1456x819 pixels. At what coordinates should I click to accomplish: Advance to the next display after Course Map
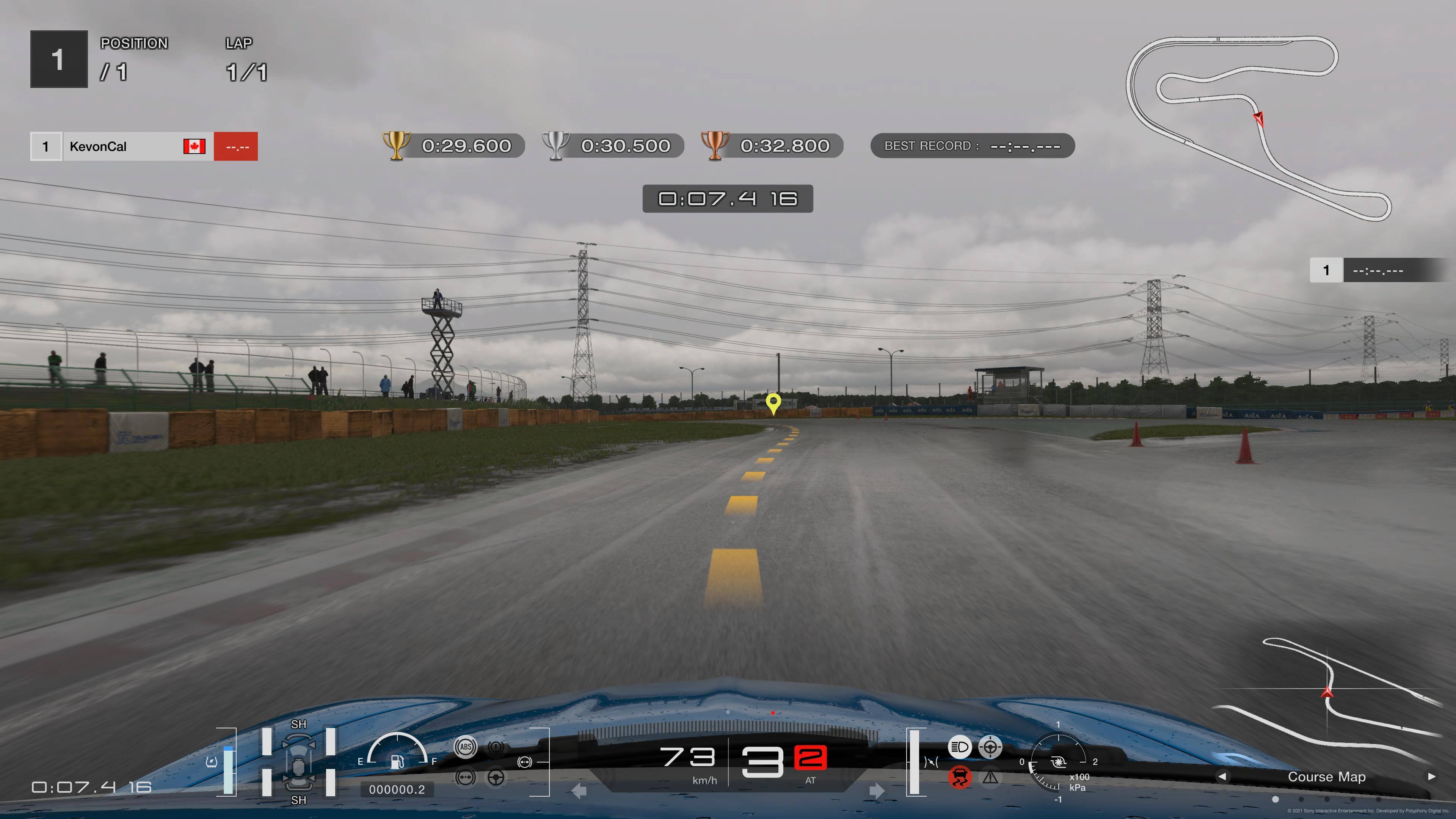[1431, 777]
